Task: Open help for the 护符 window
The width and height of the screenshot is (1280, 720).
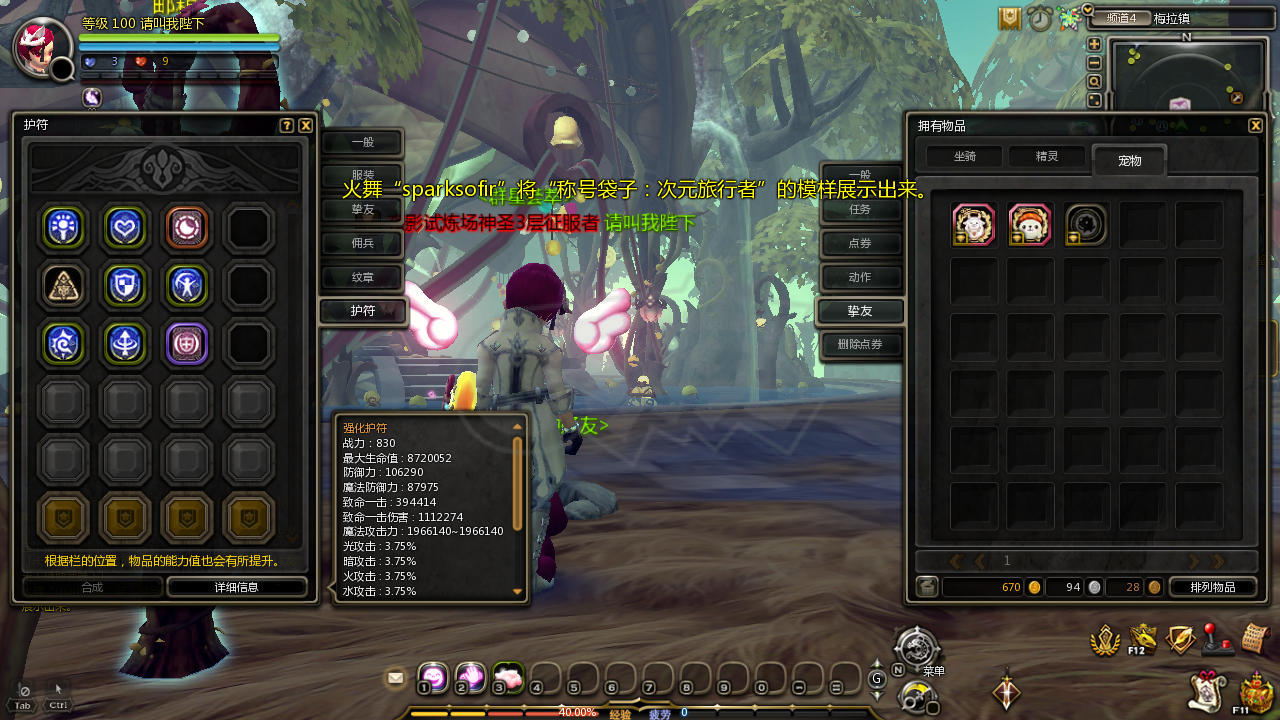Action: coord(287,126)
